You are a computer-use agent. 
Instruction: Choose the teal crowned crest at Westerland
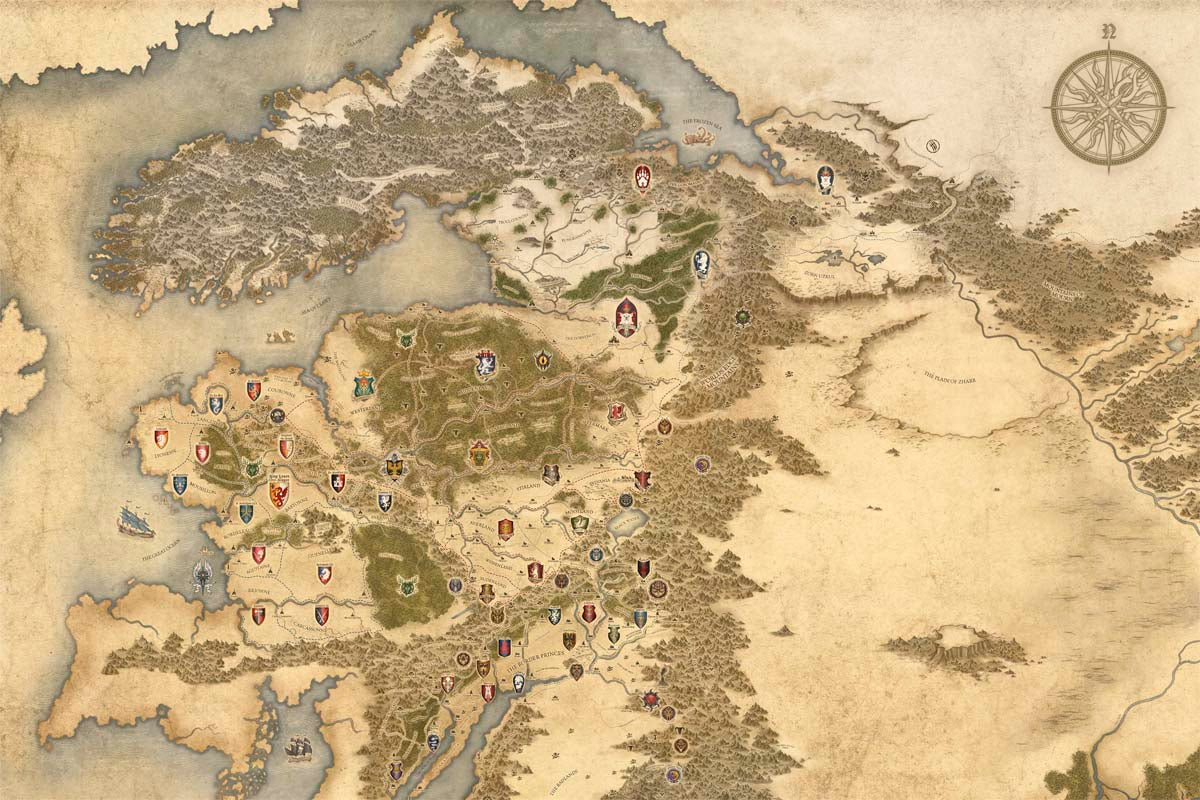364,383
